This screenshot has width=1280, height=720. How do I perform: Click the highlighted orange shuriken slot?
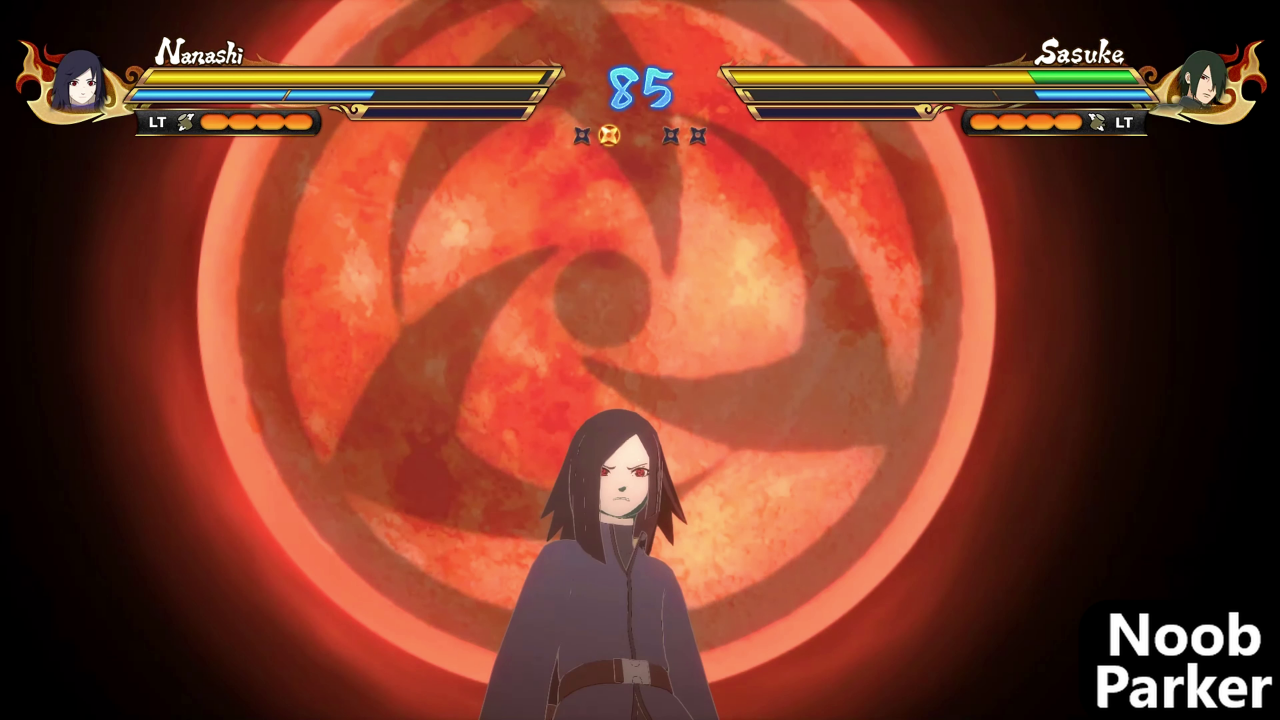coord(610,136)
